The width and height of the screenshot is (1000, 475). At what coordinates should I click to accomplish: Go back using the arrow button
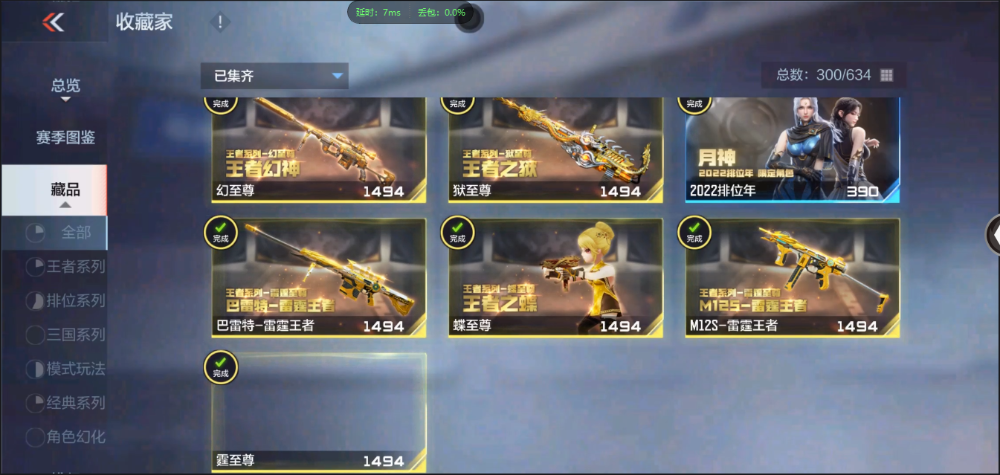[x=53, y=22]
